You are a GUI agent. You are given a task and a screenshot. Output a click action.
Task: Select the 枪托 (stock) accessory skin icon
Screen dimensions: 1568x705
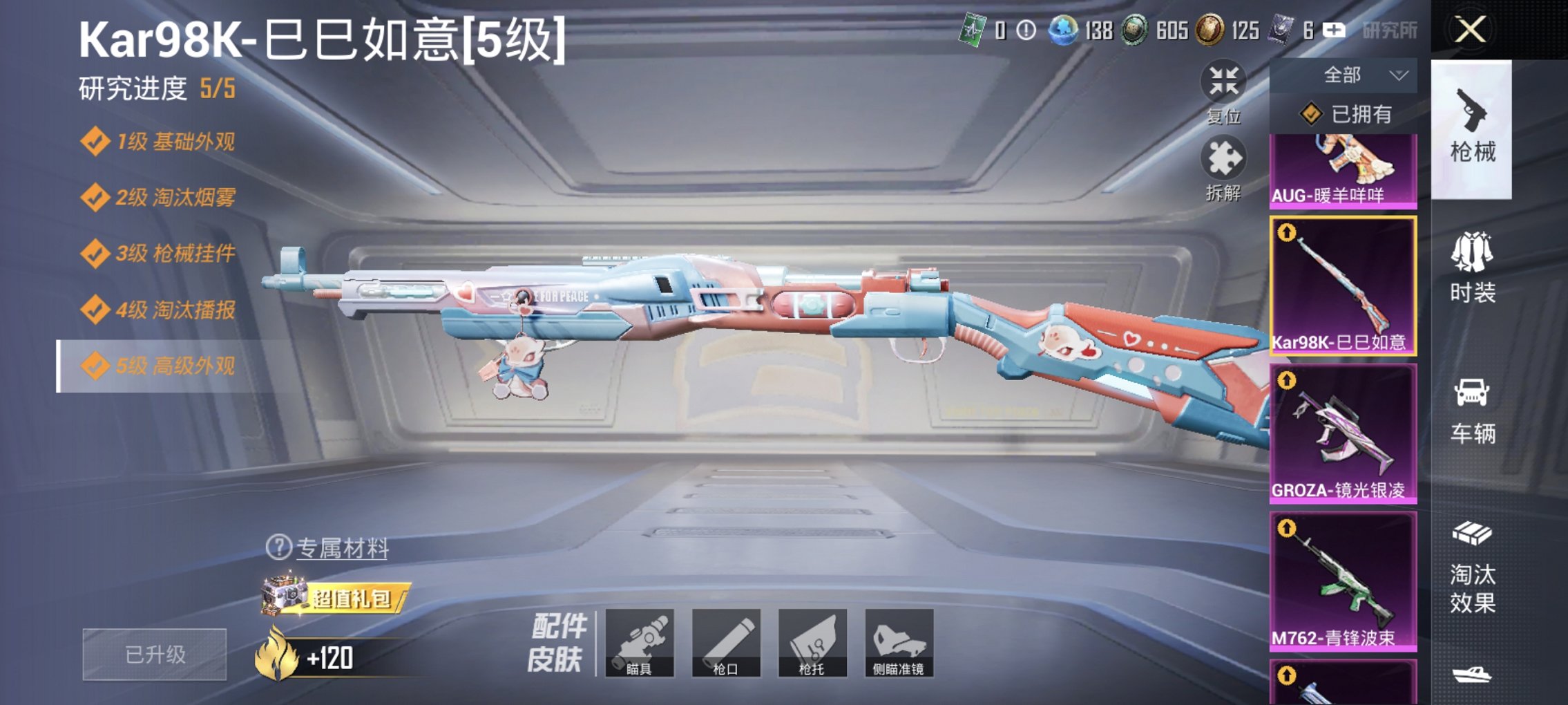click(814, 641)
